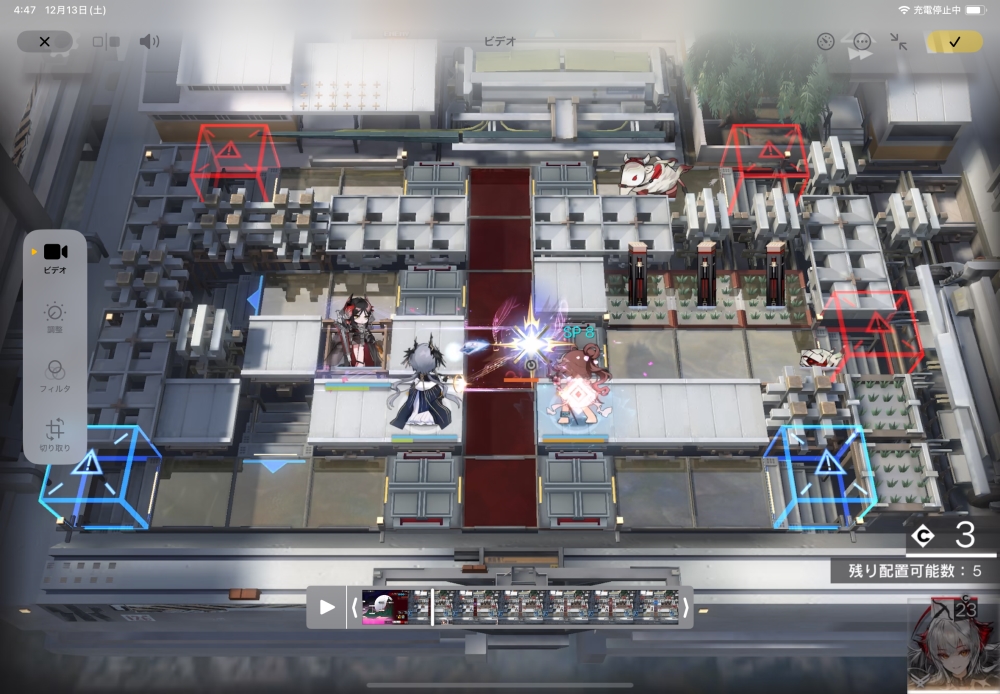
Task: Select the white-haired operator card costing 23
Action: pos(953,647)
